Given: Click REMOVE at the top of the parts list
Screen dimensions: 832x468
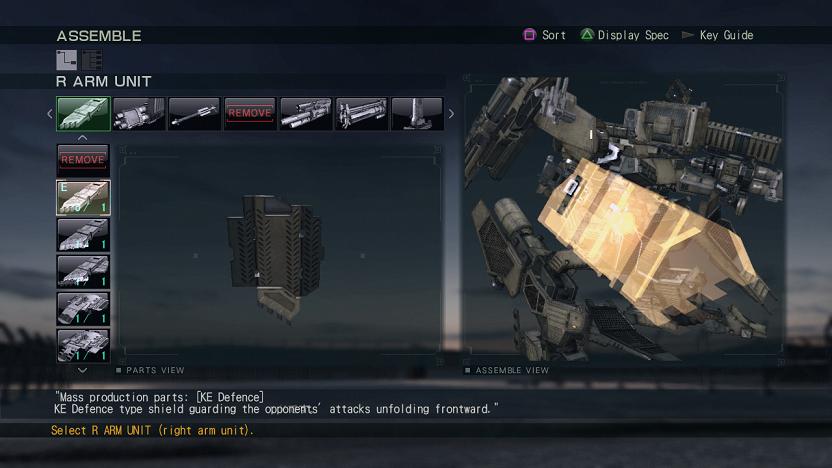Looking at the screenshot, I should click(83, 160).
